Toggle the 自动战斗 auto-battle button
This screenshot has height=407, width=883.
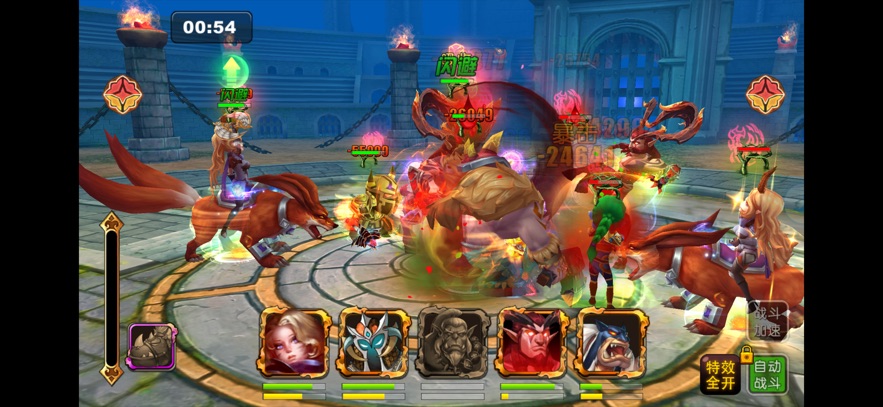[768, 375]
